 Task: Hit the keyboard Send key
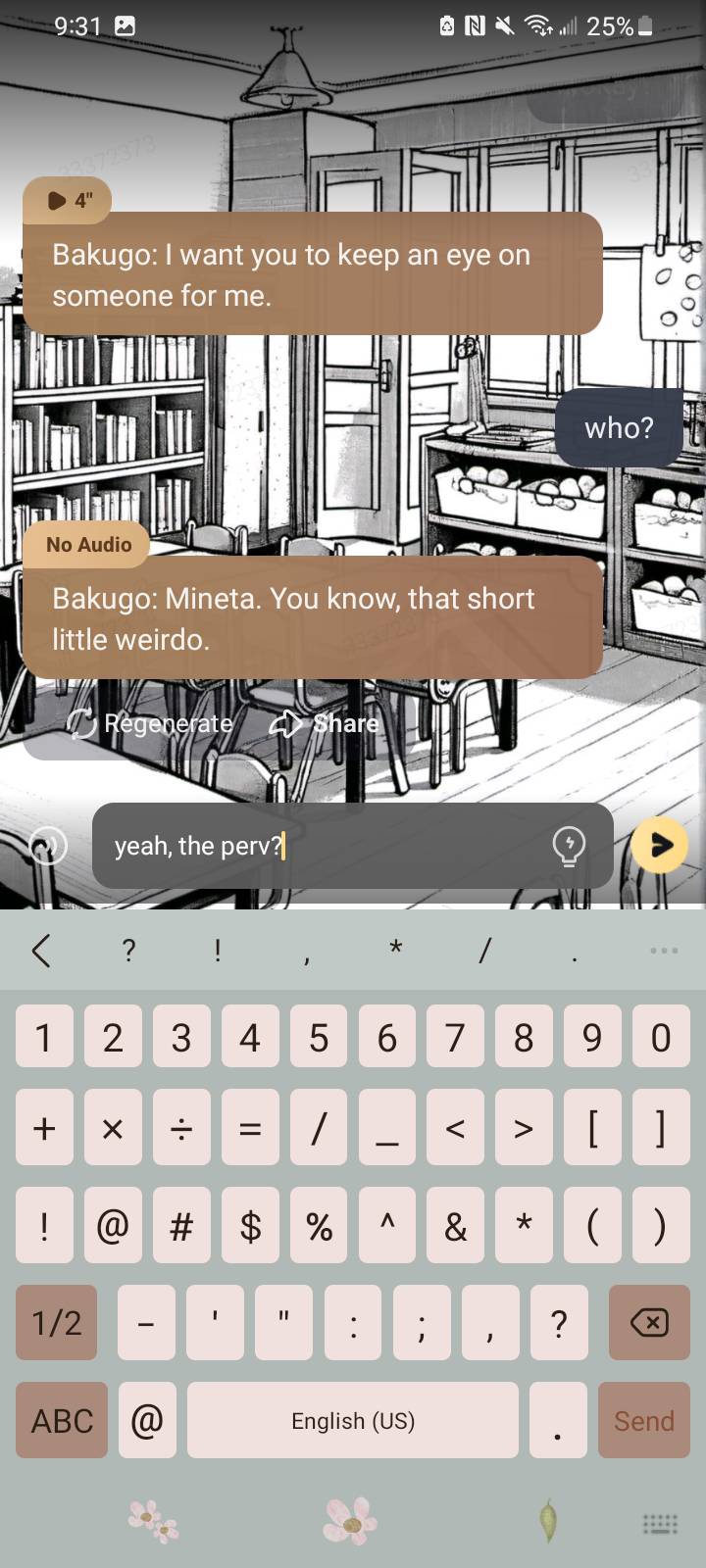[x=643, y=1420]
